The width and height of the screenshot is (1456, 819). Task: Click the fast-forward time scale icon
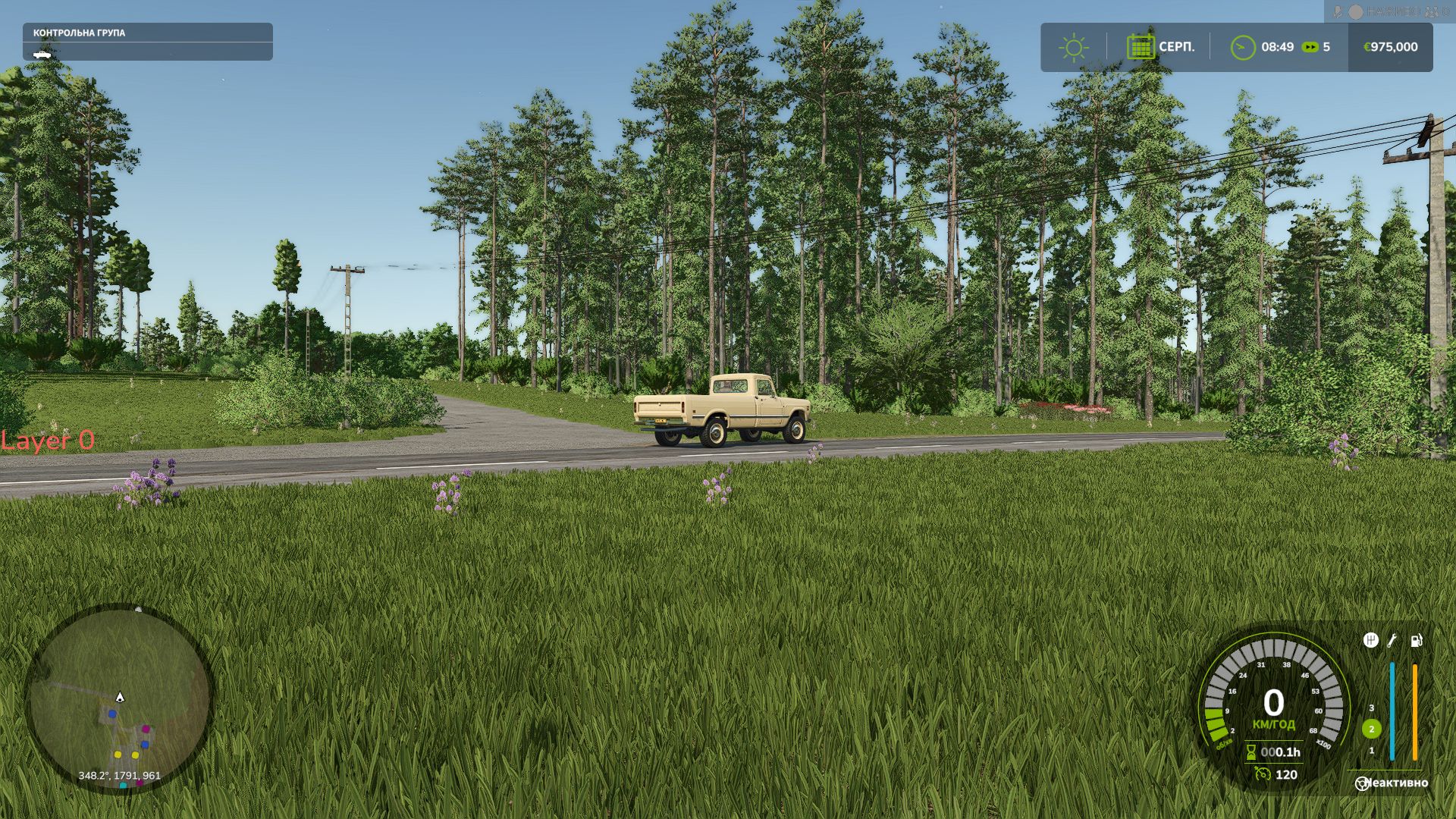(1310, 47)
